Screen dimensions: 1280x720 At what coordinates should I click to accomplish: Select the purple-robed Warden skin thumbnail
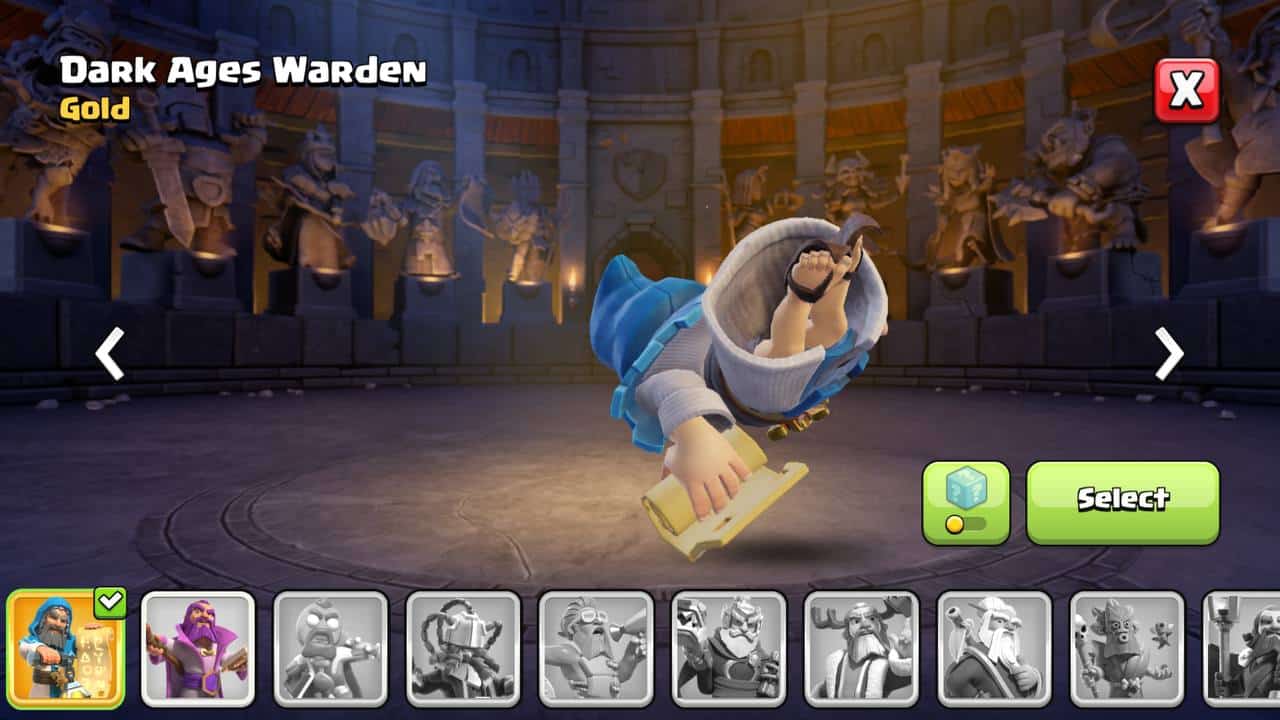tap(198, 649)
